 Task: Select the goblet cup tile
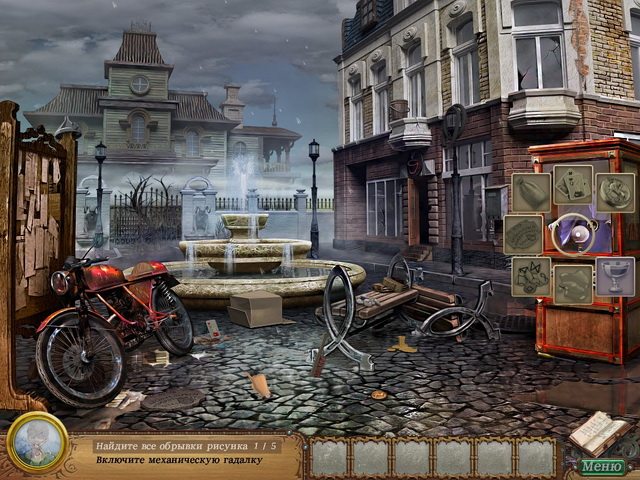(615, 276)
